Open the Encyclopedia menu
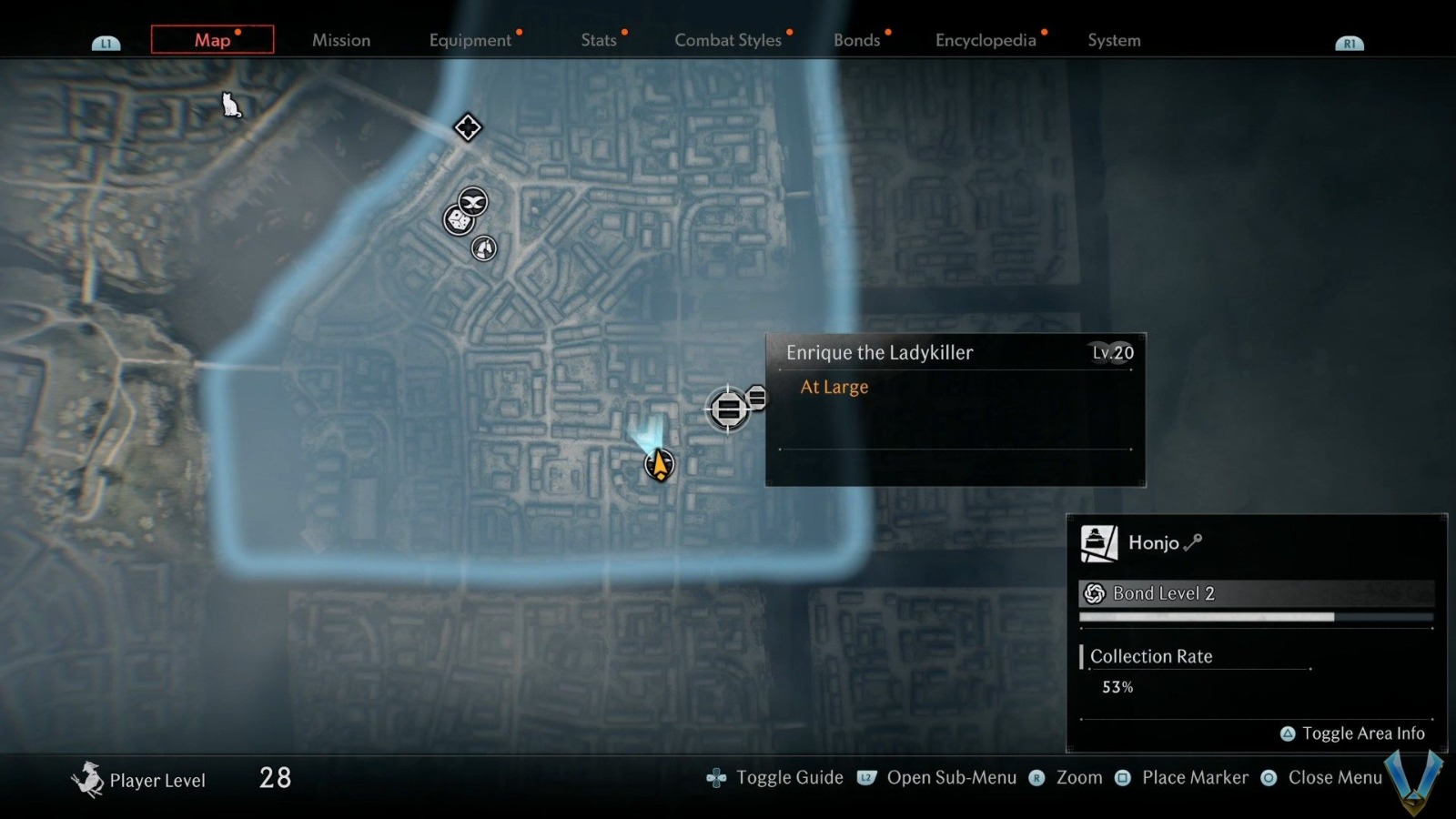This screenshot has width=1456, height=819. 986,40
